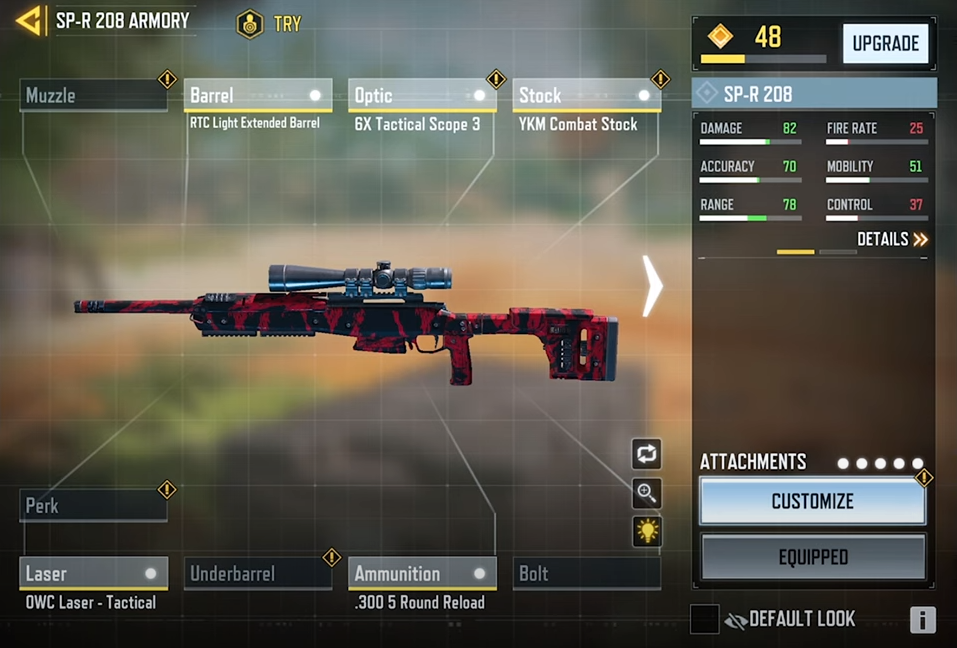
Task: Toggle the lightbulb lighting icon
Action: click(x=647, y=532)
